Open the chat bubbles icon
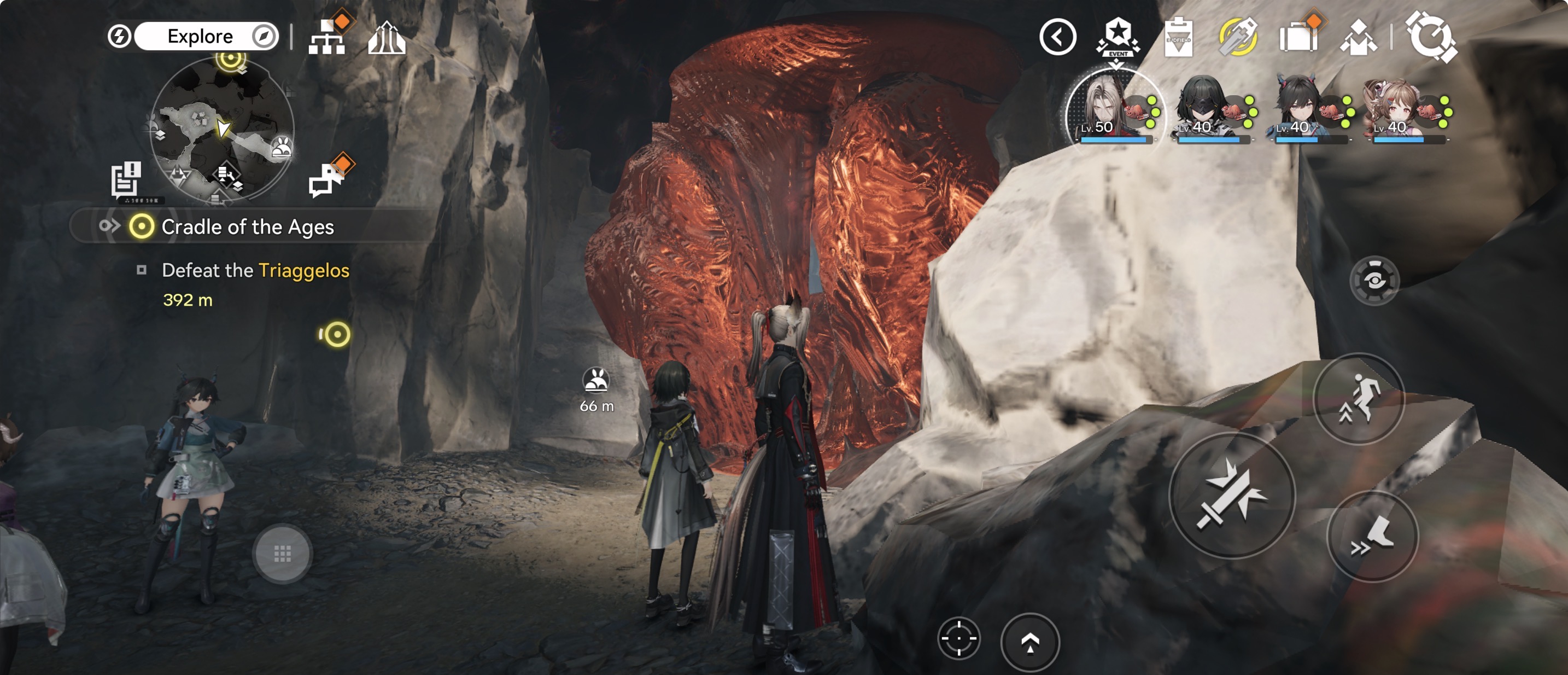This screenshot has height=675, width=1568. pos(327,179)
